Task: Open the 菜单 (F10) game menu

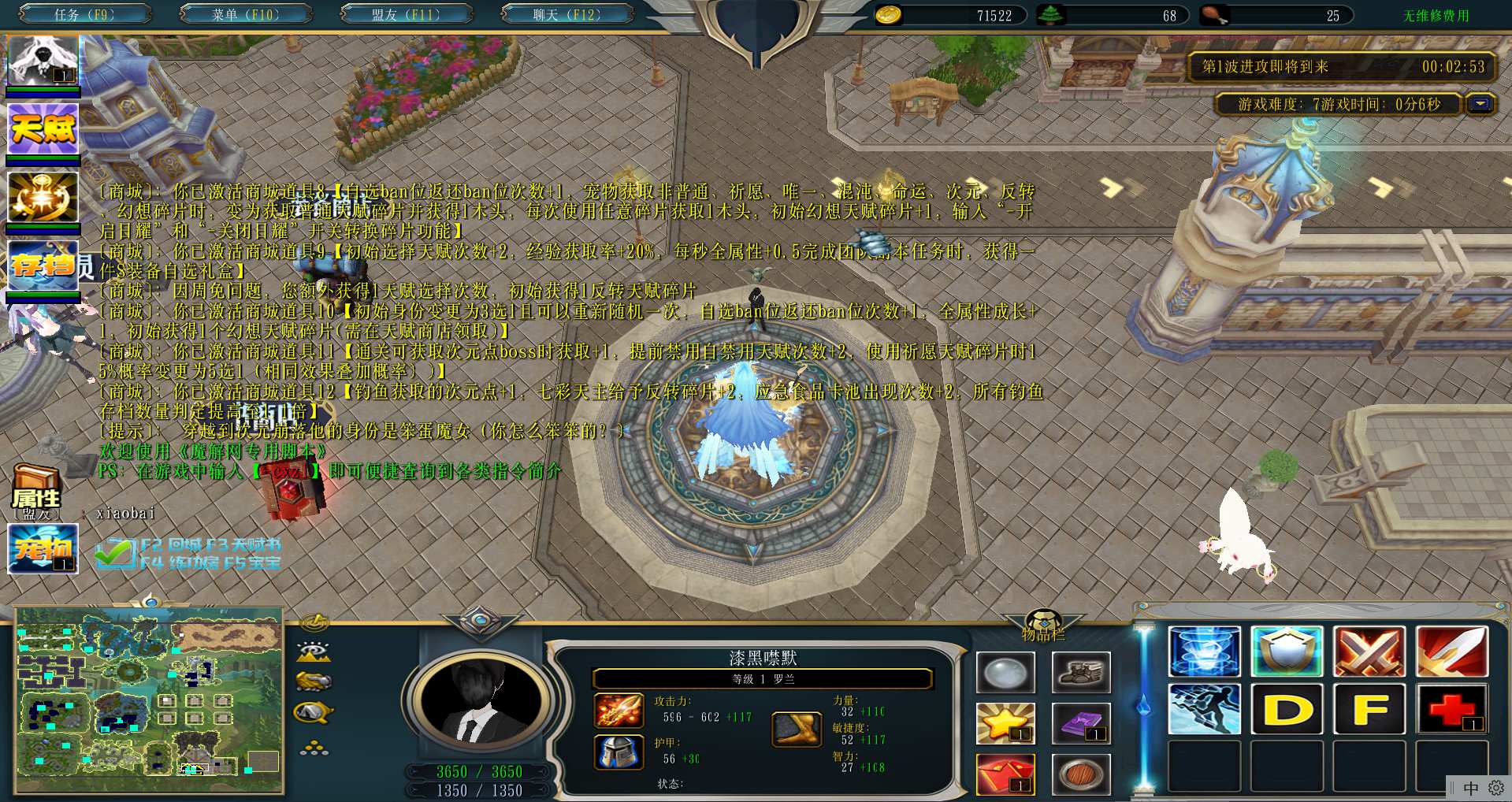Action: pos(245,14)
